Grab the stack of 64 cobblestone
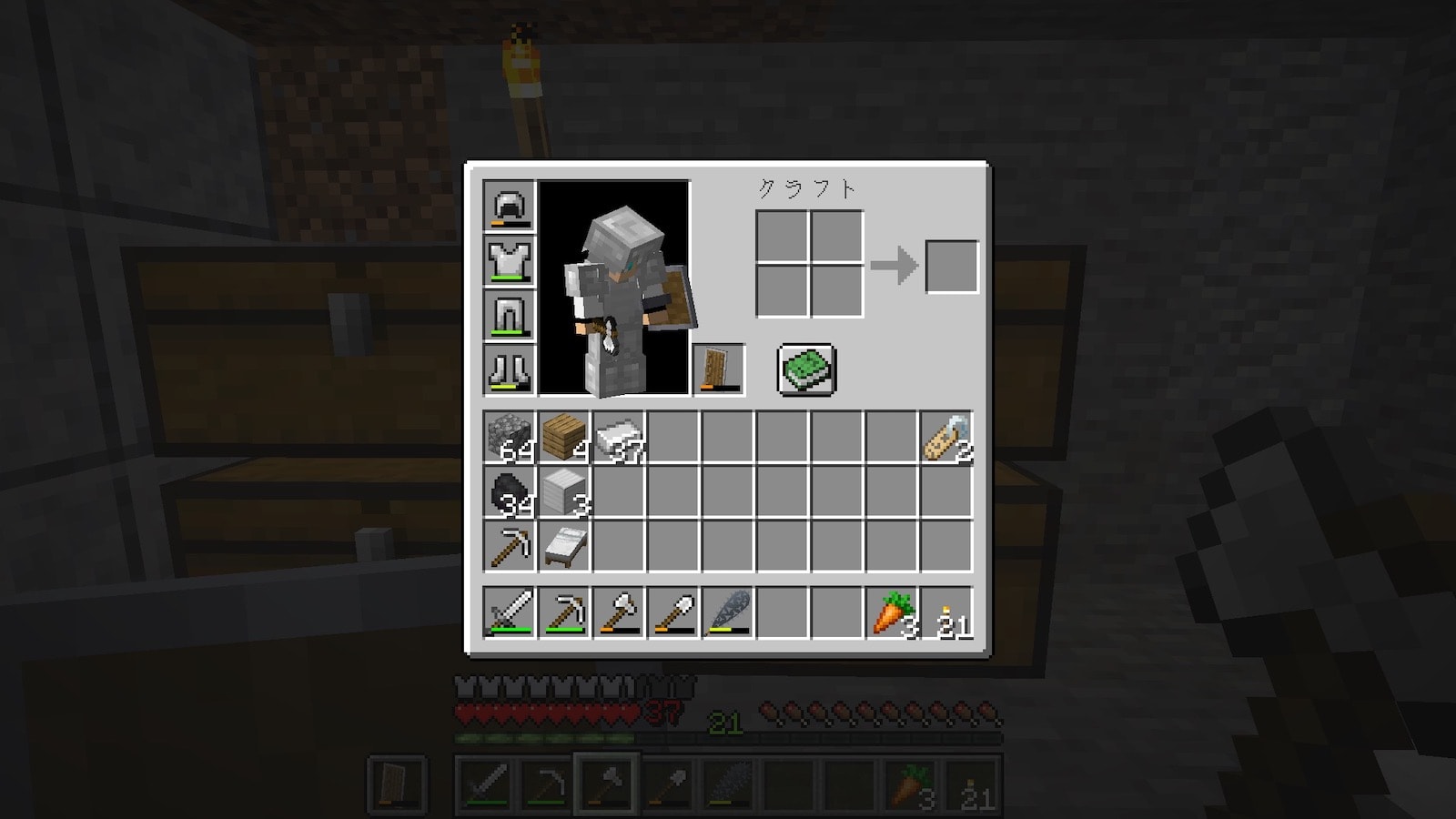Viewport: 1456px width, 819px height. [510, 438]
